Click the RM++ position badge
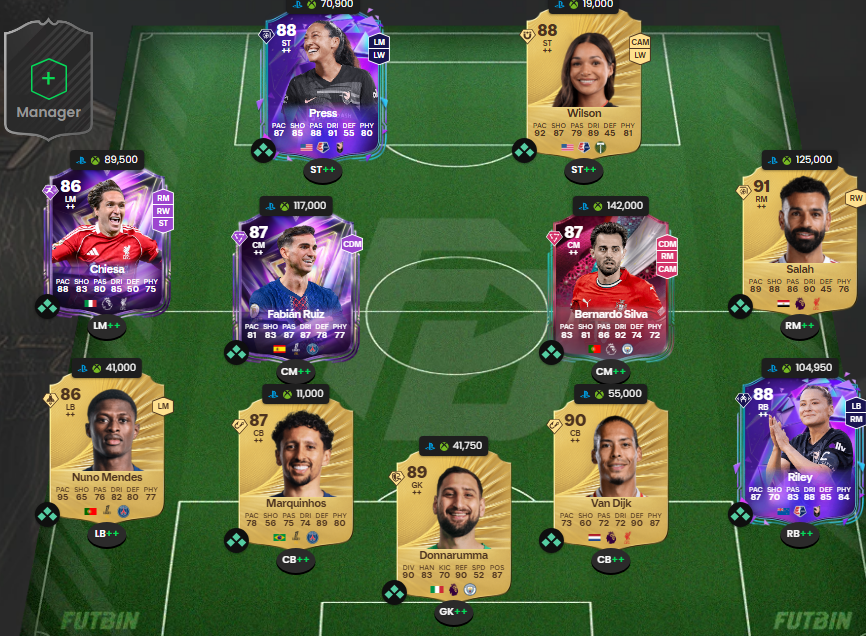The image size is (866, 636). 800,326
